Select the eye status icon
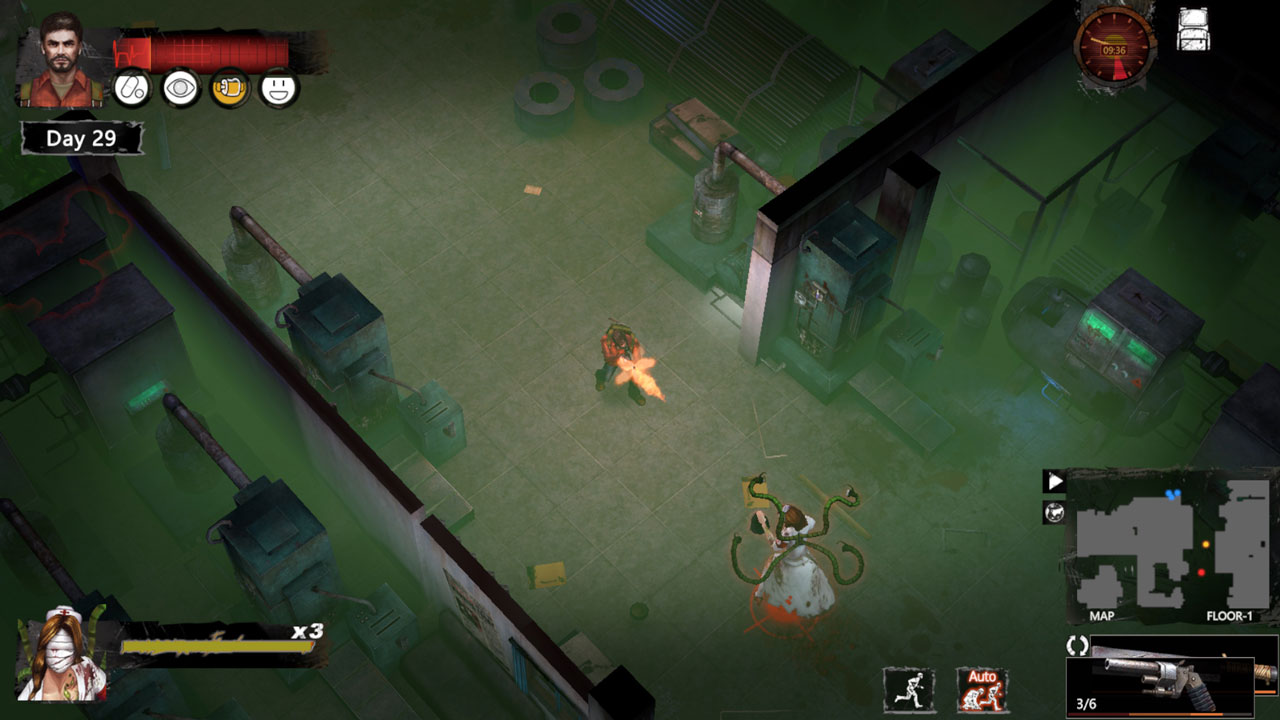 tap(181, 89)
